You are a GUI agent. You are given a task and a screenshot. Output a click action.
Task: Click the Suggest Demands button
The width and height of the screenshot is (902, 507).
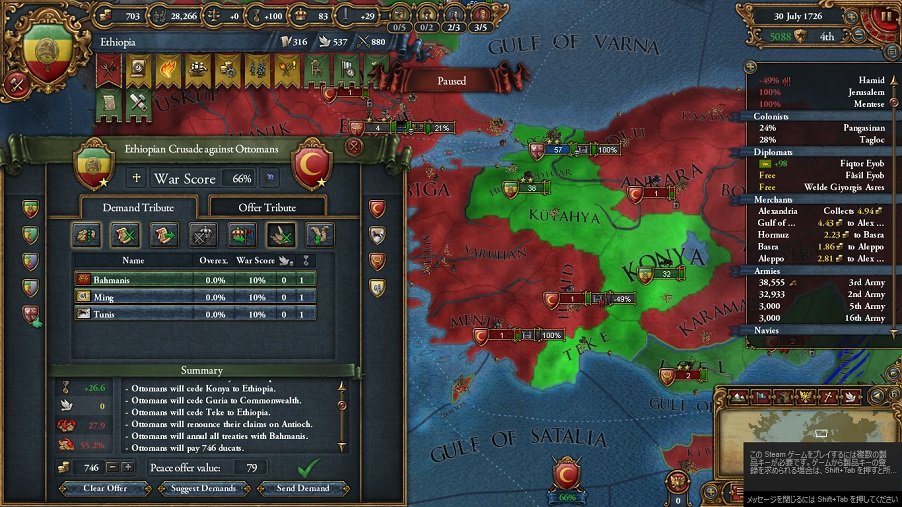(204, 488)
